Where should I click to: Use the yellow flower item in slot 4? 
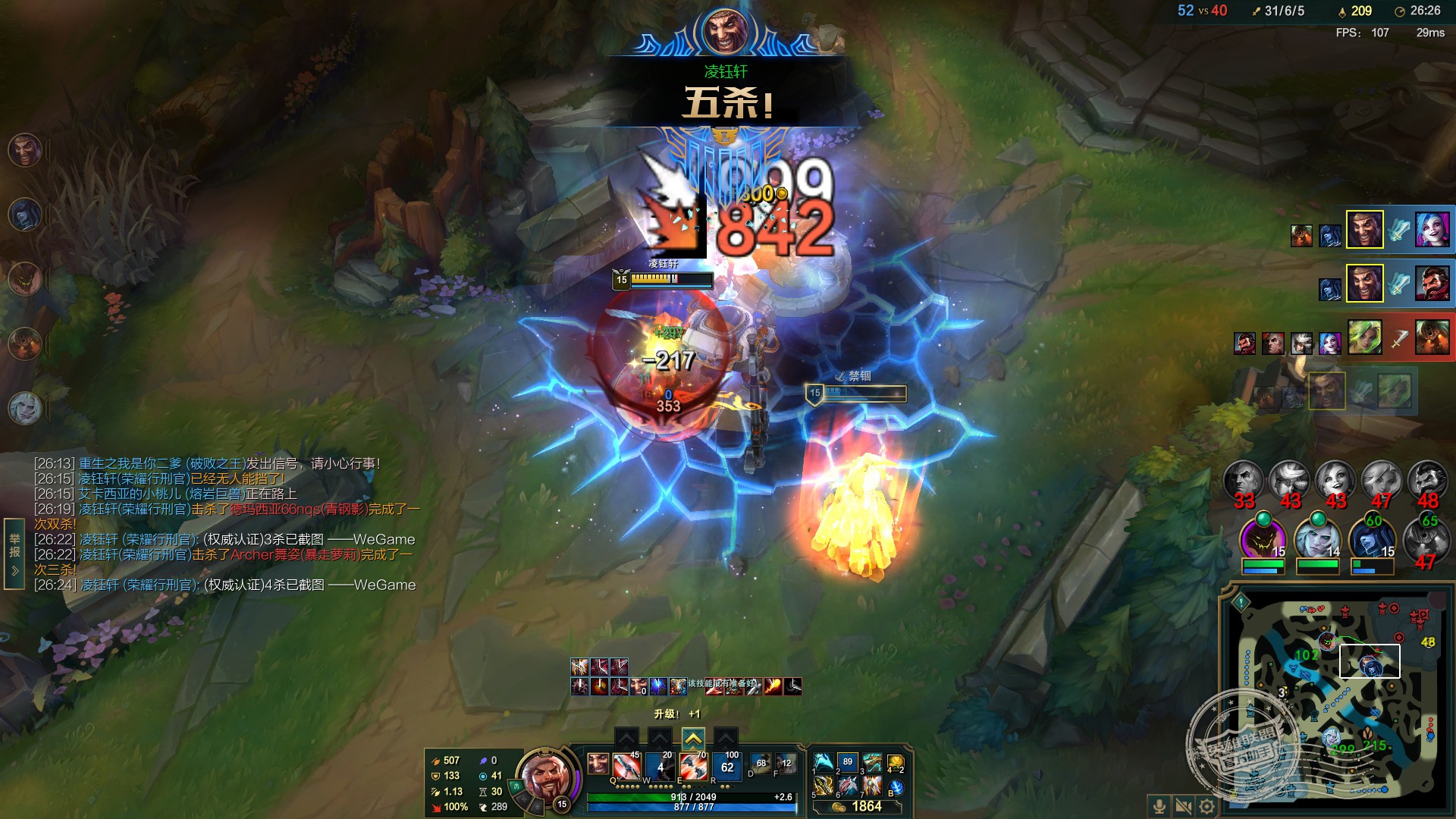(x=895, y=762)
